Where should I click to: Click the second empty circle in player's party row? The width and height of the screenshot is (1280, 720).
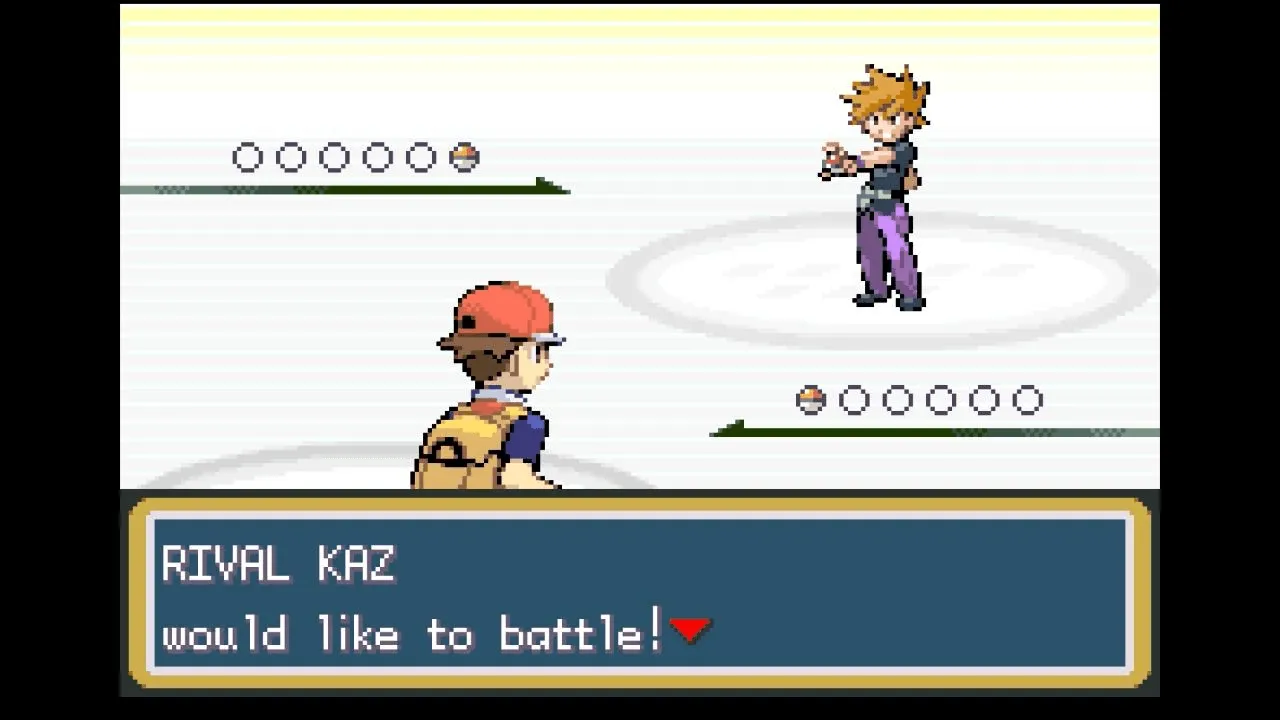pyautogui.click(x=899, y=399)
